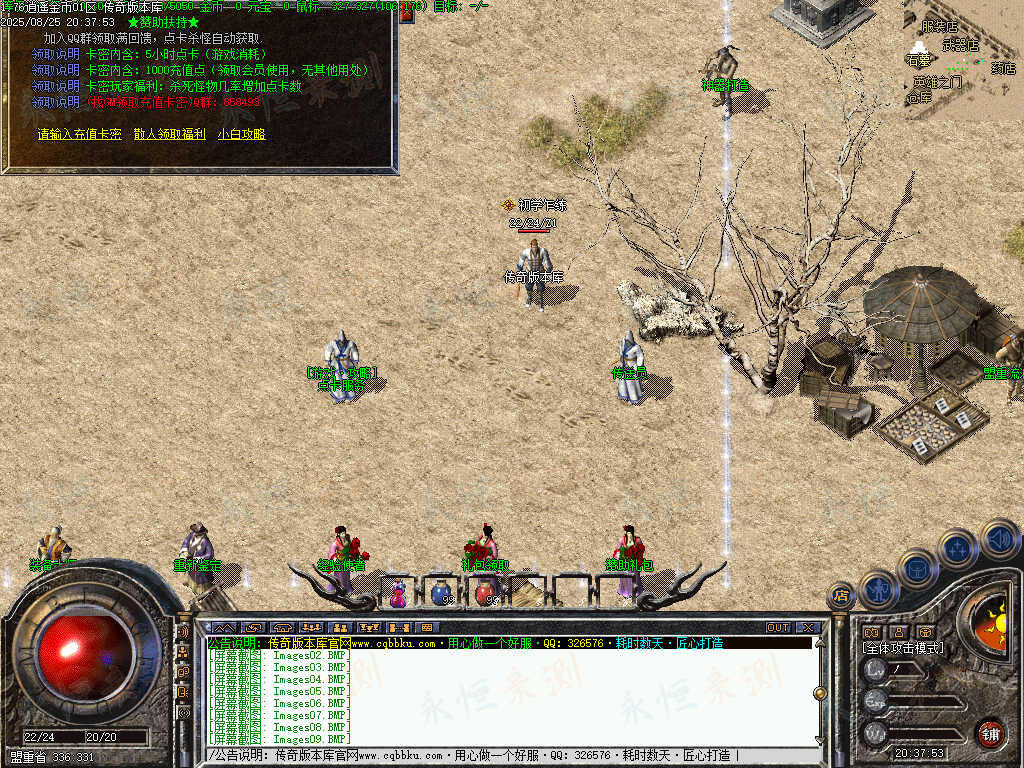Open the 散人领取福利 link
This screenshot has width=1024, height=768.
point(170,134)
